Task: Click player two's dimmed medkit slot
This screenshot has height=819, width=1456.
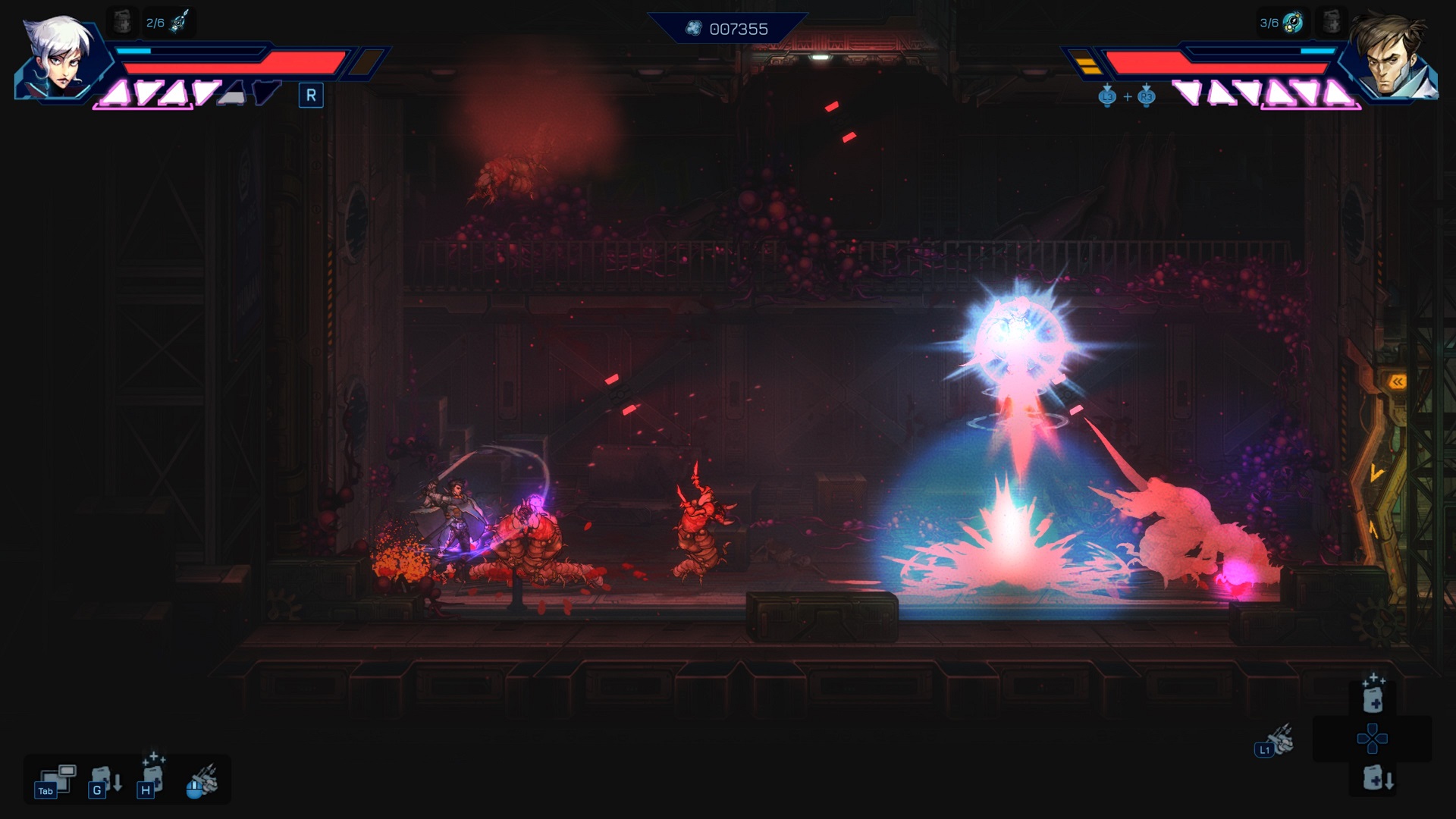Action: coord(1331,23)
